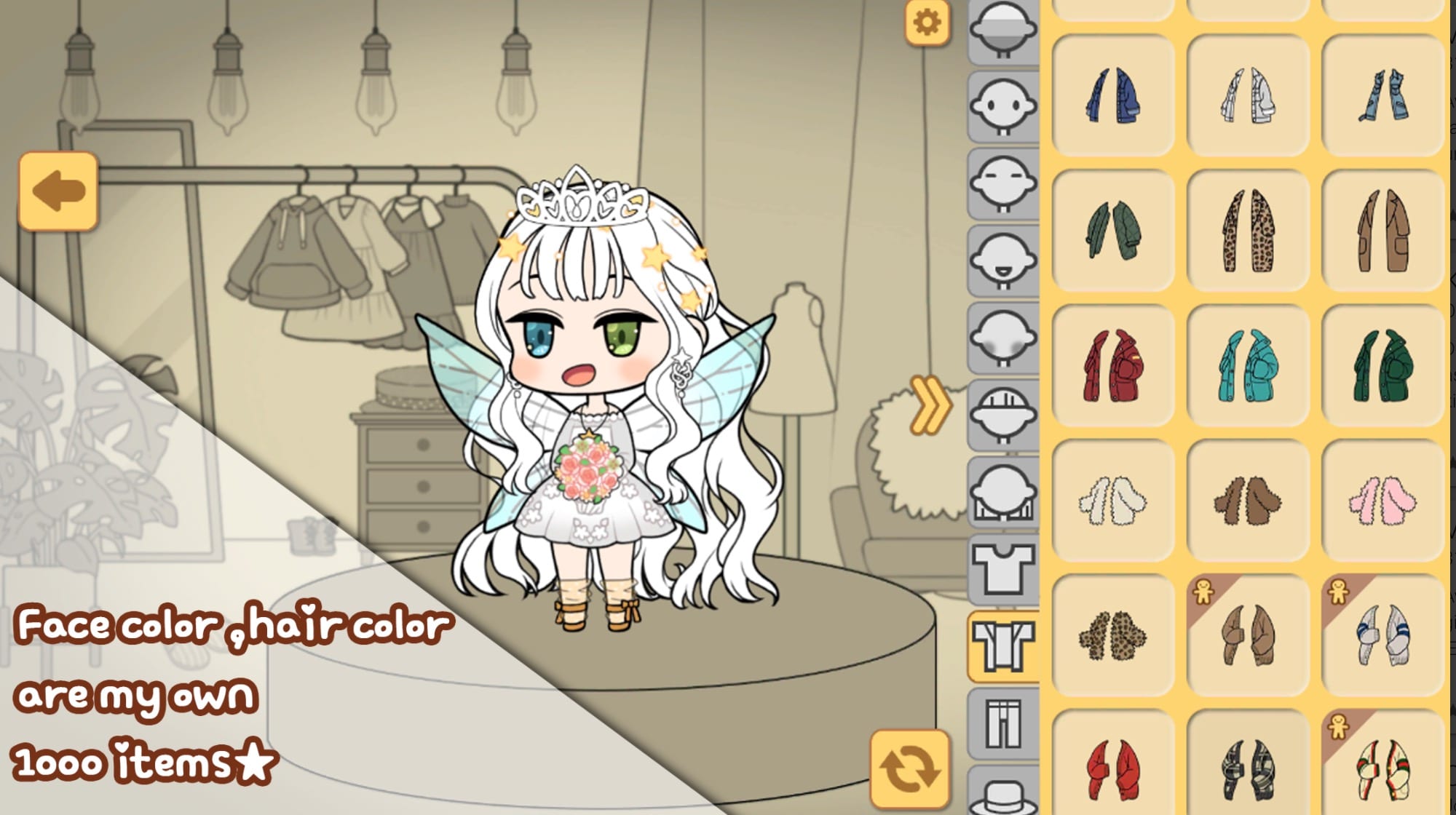Open the mouth customization category
Screen dimensions: 1456x815
pyautogui.click(x=1003, y=258)
